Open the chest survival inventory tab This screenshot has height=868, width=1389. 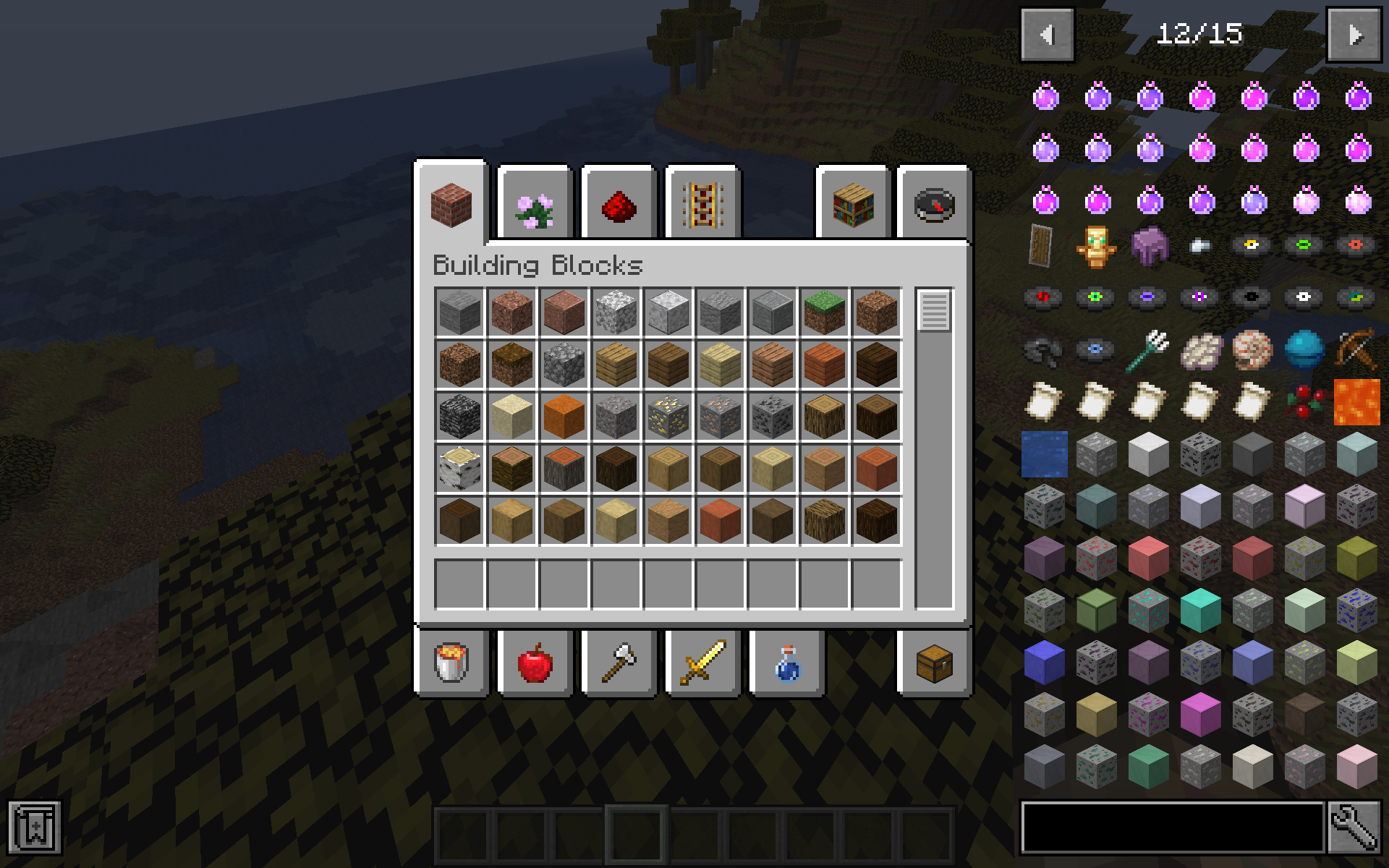pyautogui.click(x=934, y=662)
